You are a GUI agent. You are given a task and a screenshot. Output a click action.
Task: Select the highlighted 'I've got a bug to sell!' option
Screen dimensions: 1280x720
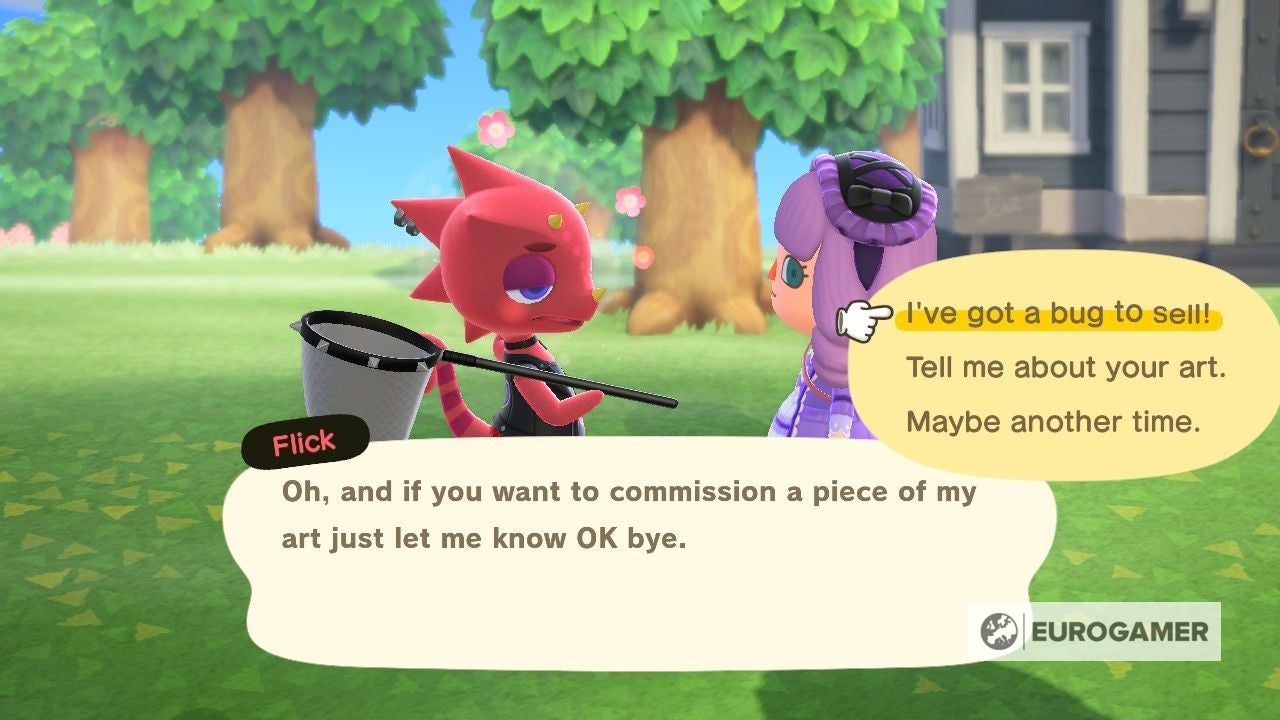(x=1060, y=315)
